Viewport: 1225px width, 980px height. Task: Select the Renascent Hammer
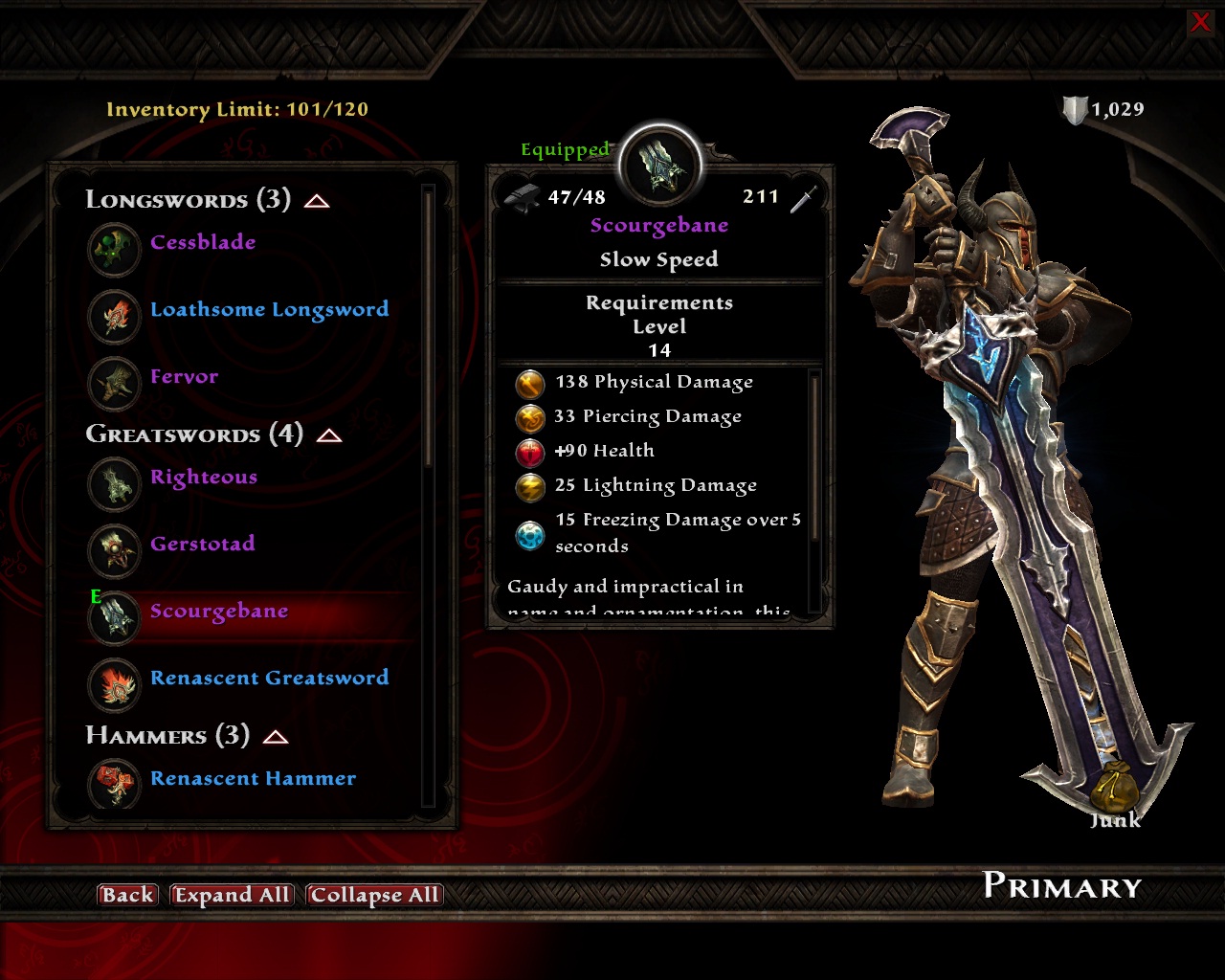[253, 779]
